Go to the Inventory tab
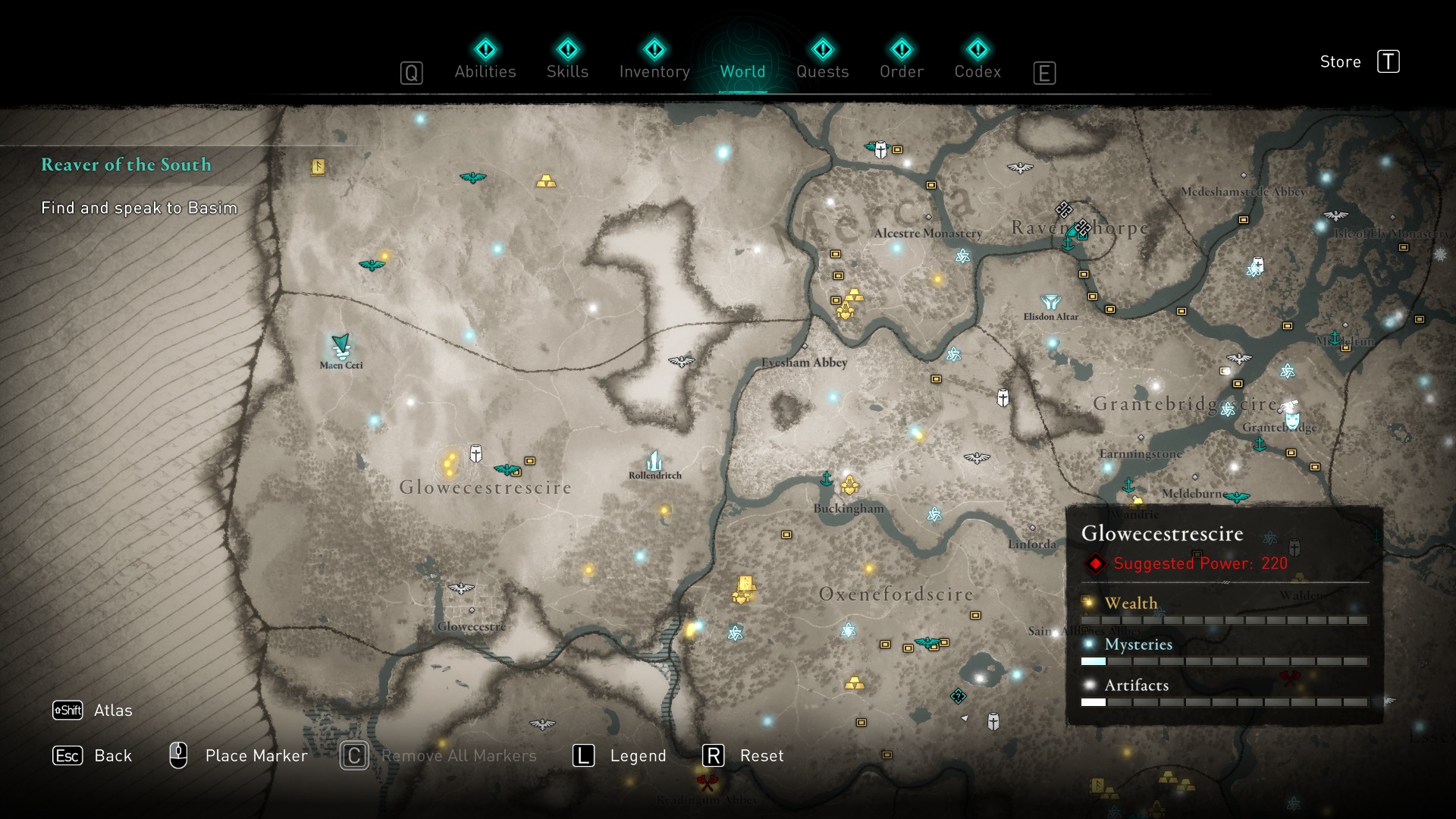Viewport: 1456px width, 819px height. point(654,61)
